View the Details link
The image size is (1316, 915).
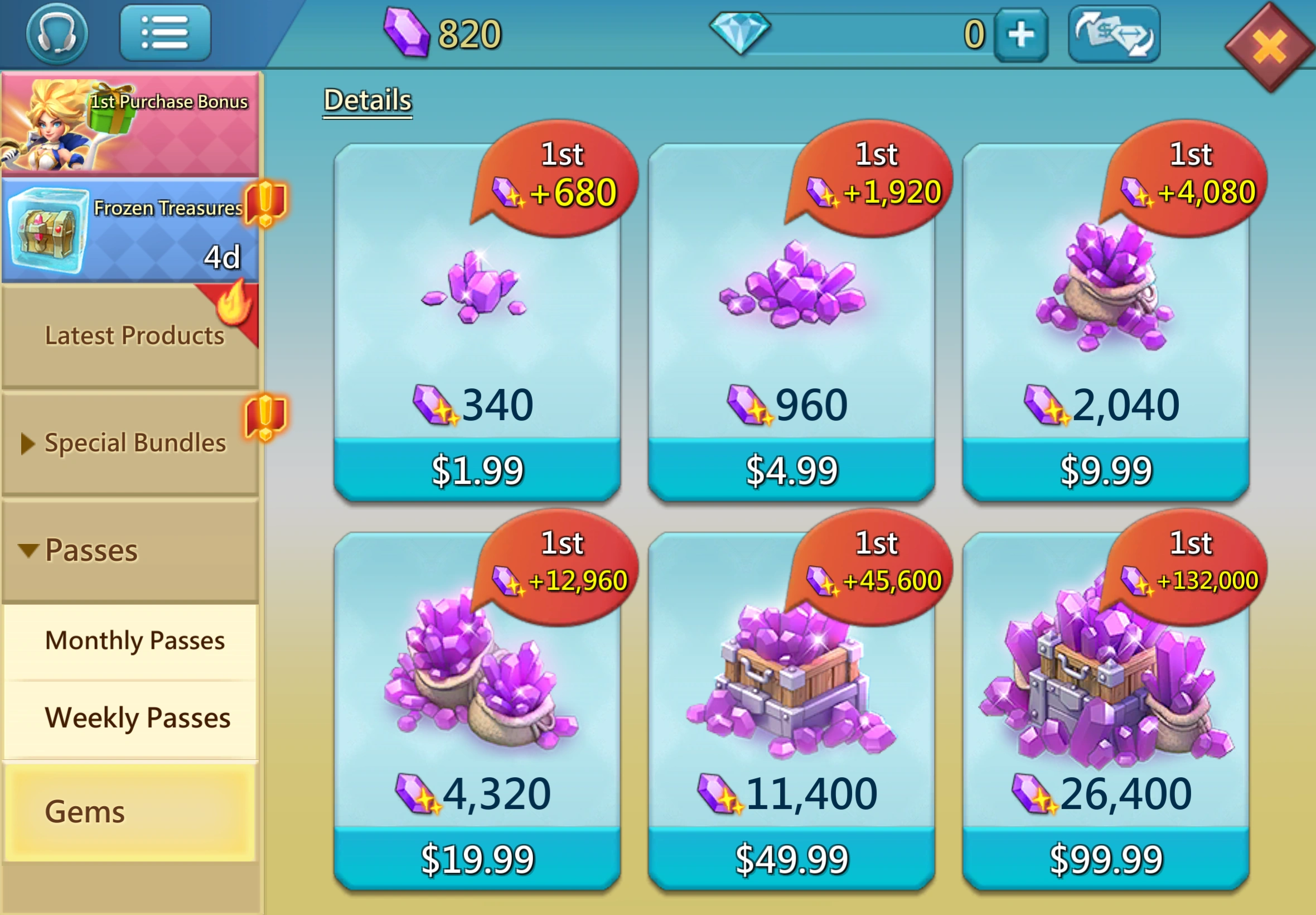pyautogui.click(x=367, y=100)
